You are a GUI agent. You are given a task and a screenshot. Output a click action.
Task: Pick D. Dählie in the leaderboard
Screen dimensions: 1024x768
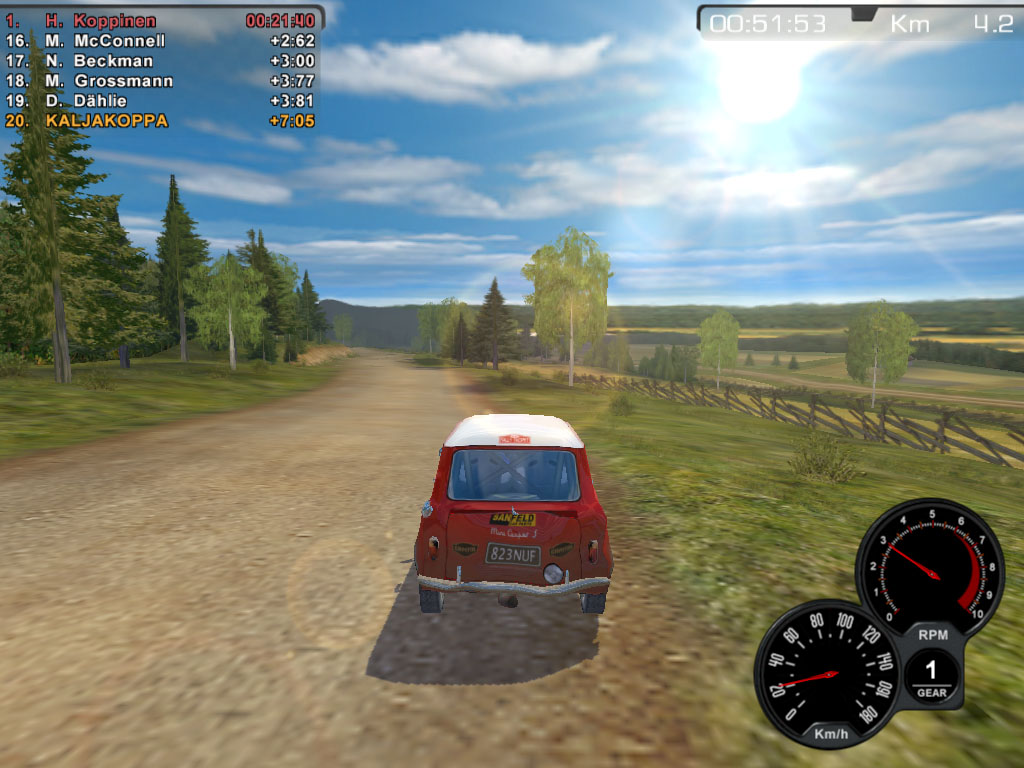pyautogui.click(x=160, y=101)
